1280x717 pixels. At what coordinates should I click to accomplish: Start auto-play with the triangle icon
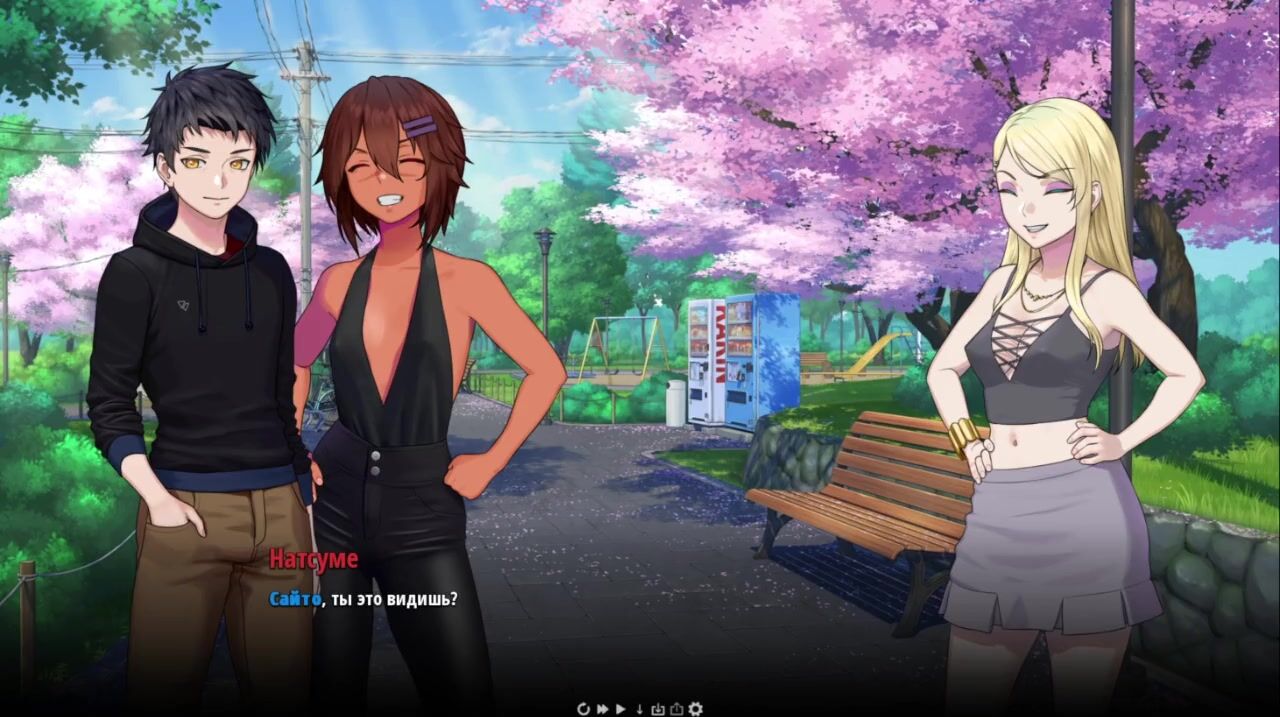(621, 709)
